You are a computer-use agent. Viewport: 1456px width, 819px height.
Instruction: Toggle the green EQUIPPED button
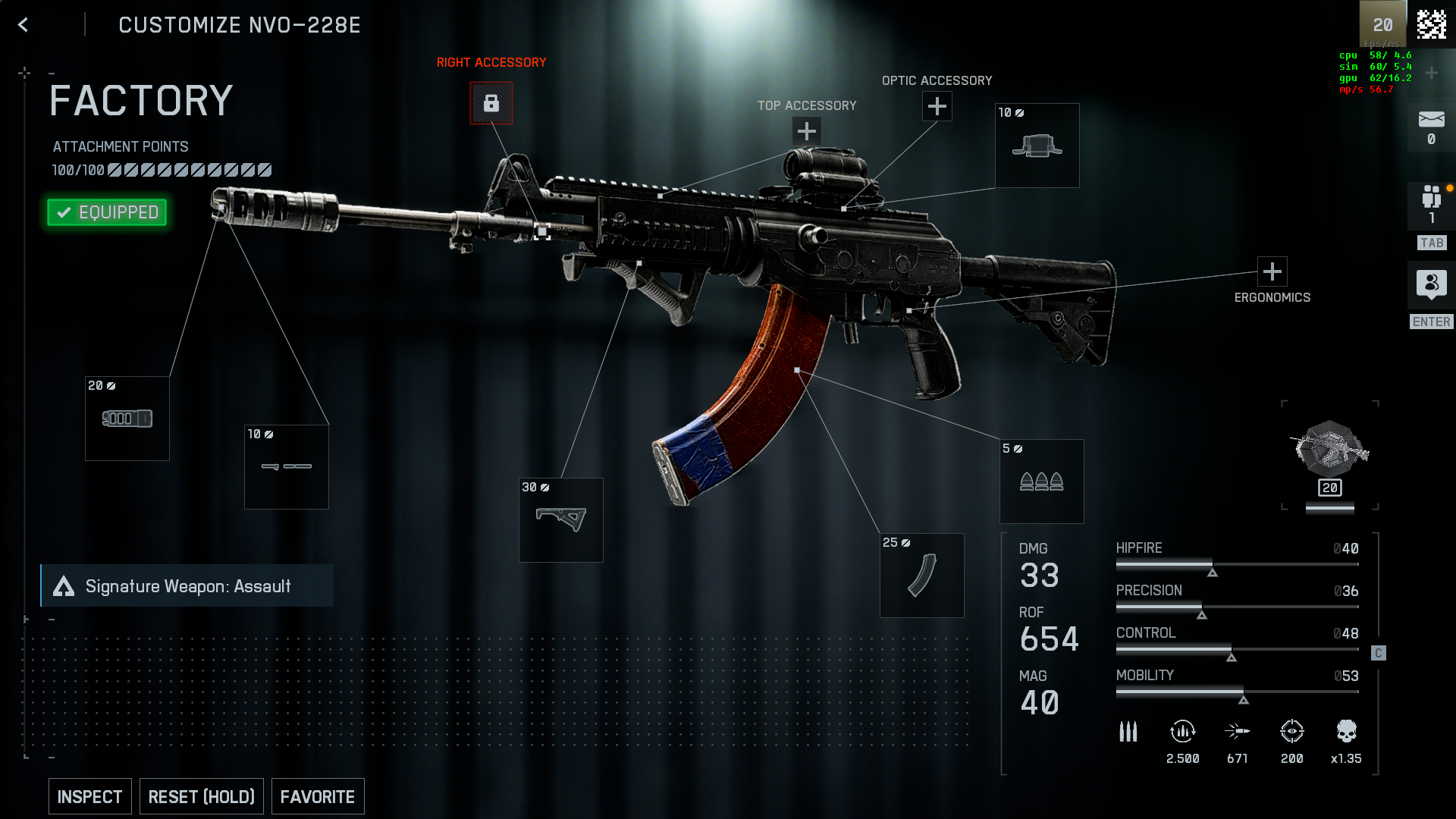tap(107, 212)
